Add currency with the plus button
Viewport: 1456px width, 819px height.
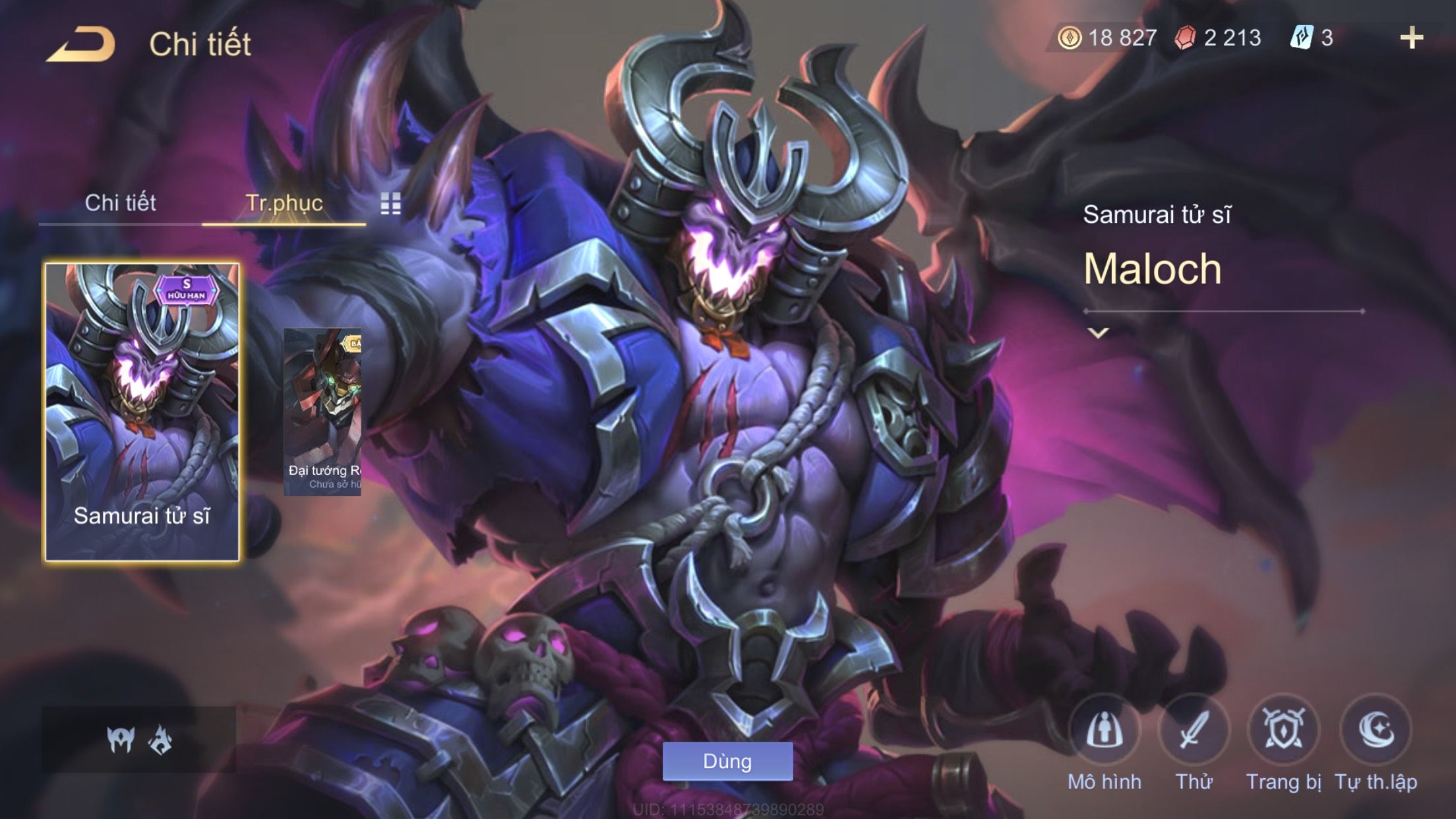(1411, 38)
